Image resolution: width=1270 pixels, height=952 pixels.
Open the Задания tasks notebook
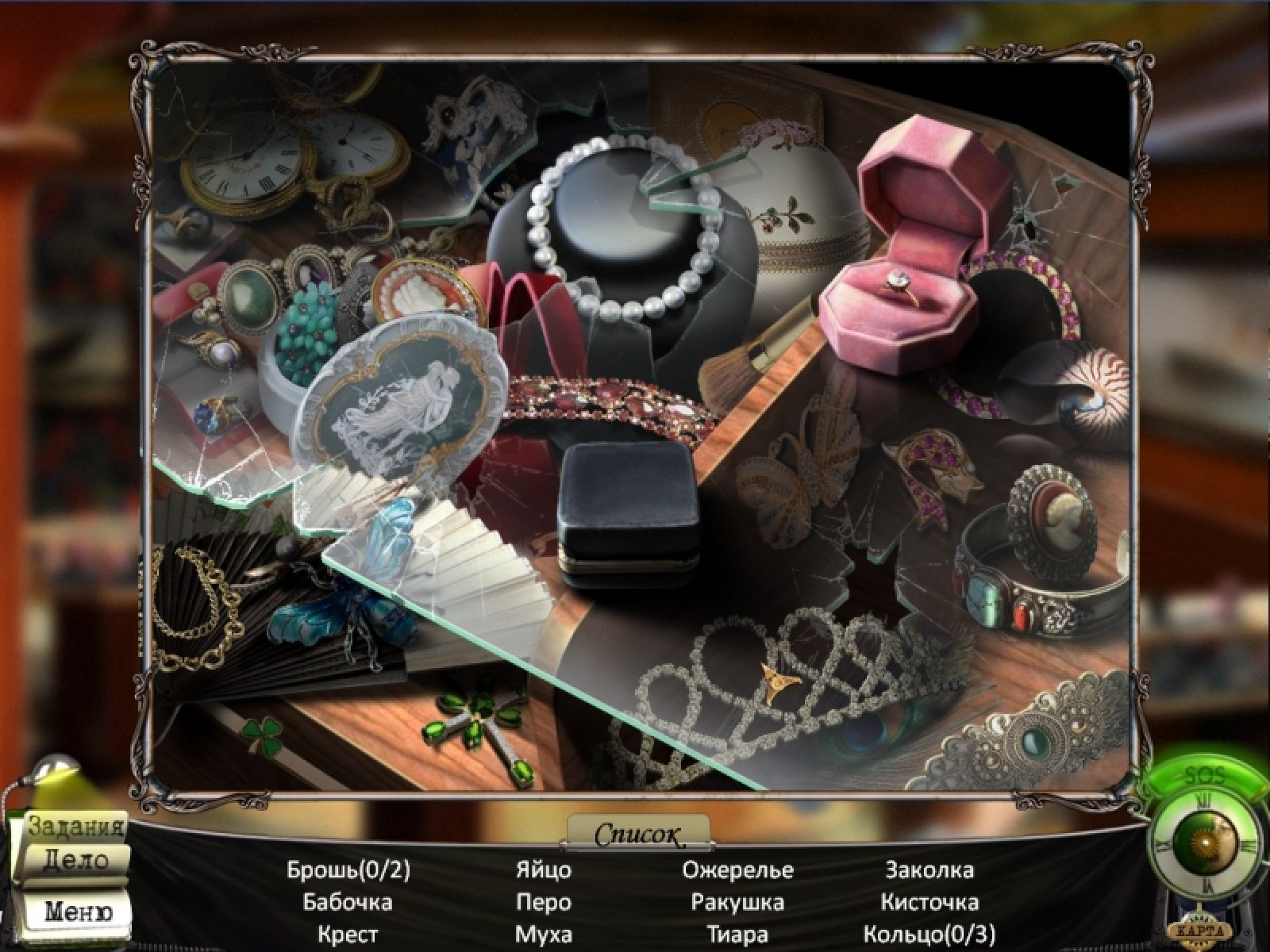[77, 826]
